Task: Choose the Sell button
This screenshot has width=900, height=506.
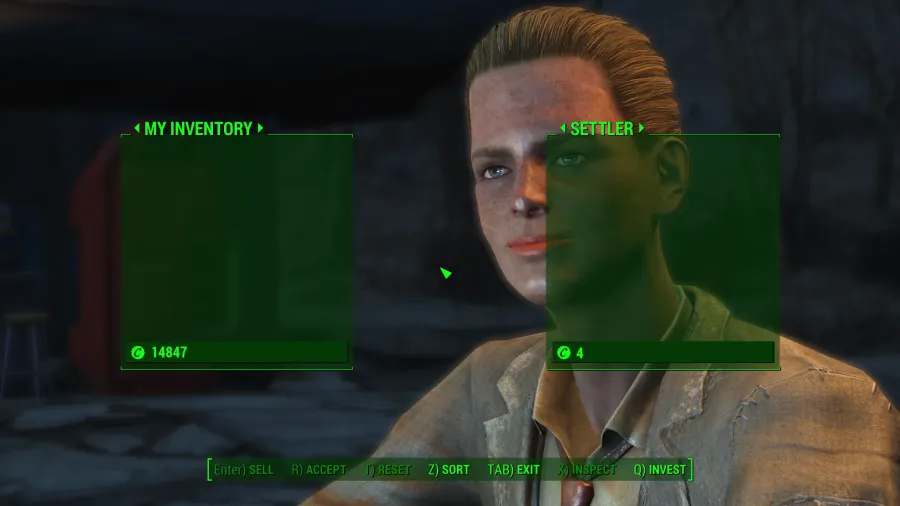Action: 244,470
